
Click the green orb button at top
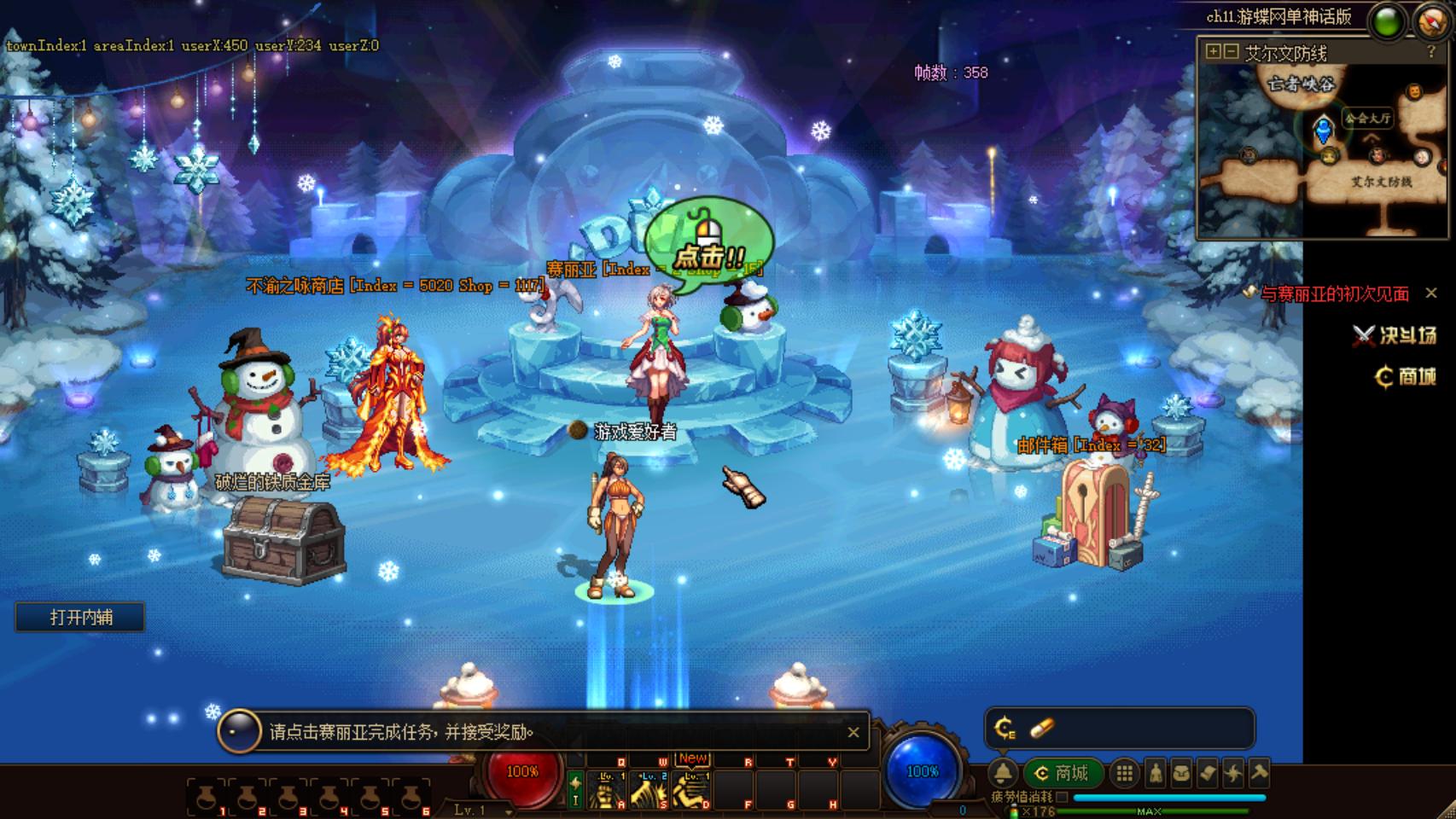pyautogui.click(x=1389, y=21)
